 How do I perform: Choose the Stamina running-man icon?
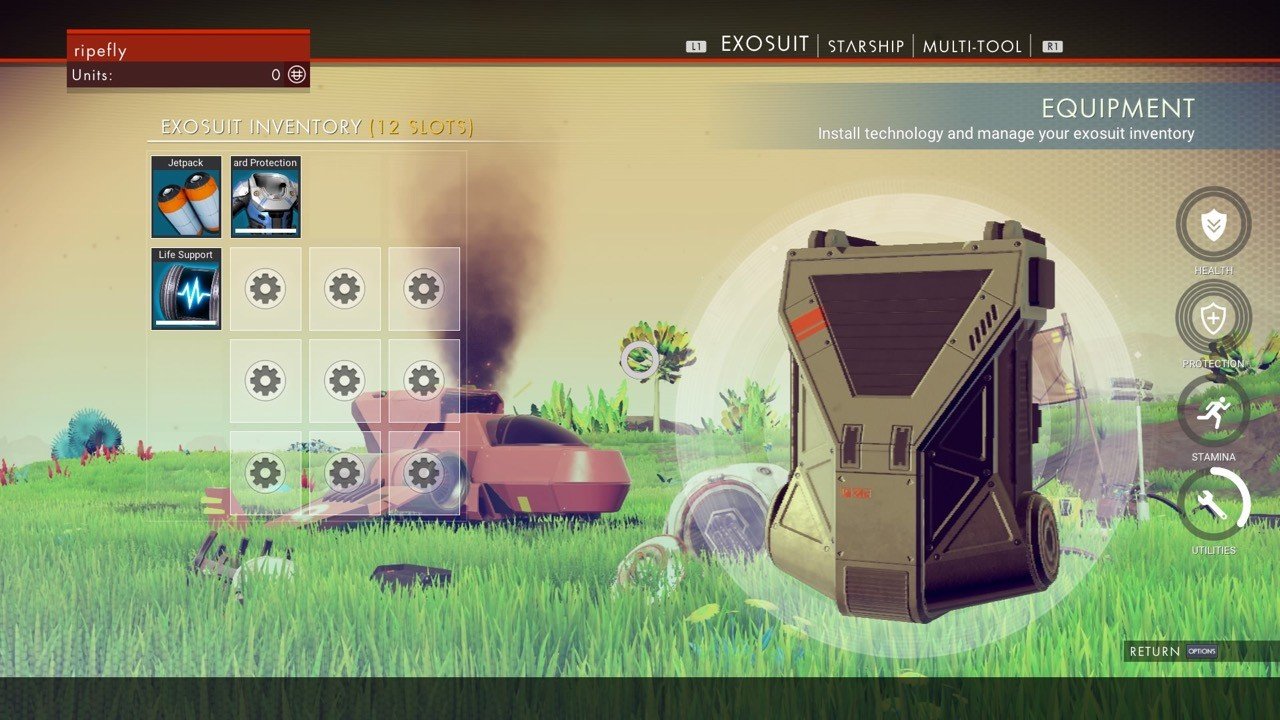1213,411
